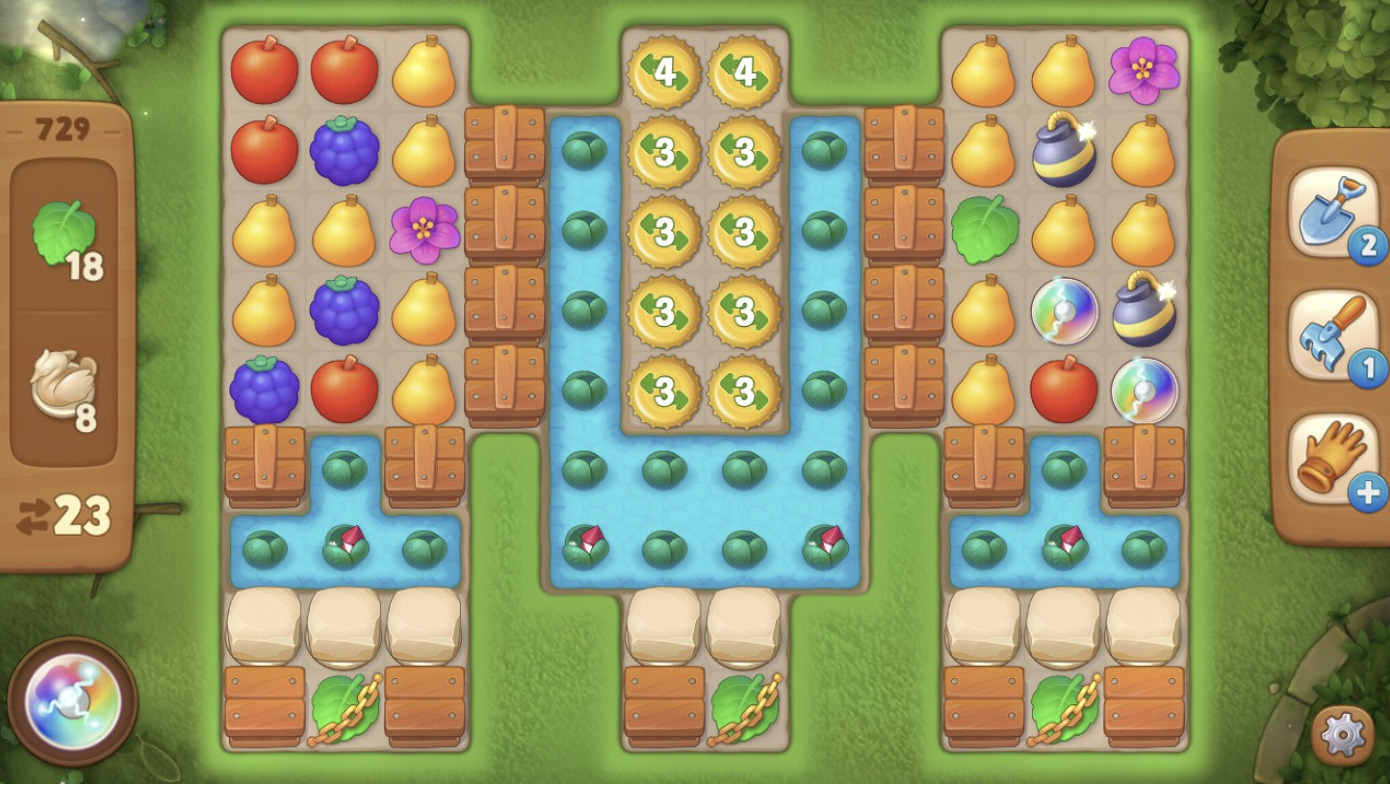Select the rainbow disc directly beneath the bomb

pyautogui.click(x=1144, y=389)
